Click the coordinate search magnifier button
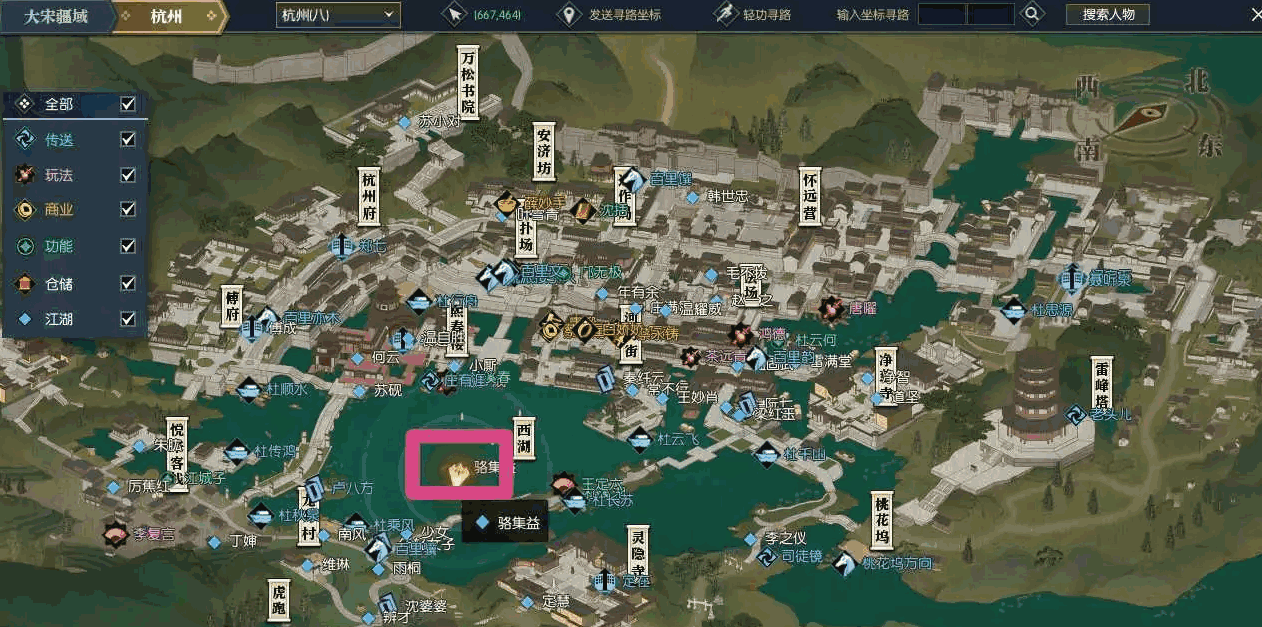The height and width of the screenshot is (627, 1262). [x=1033, y=15]
